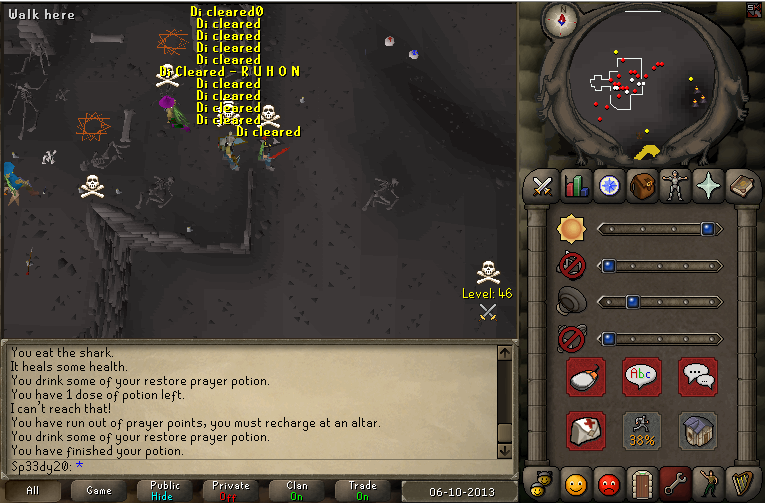Screen dimensions: 765x503
Task: Show the backpack Inventory tab
Action: tap(641, 186)
